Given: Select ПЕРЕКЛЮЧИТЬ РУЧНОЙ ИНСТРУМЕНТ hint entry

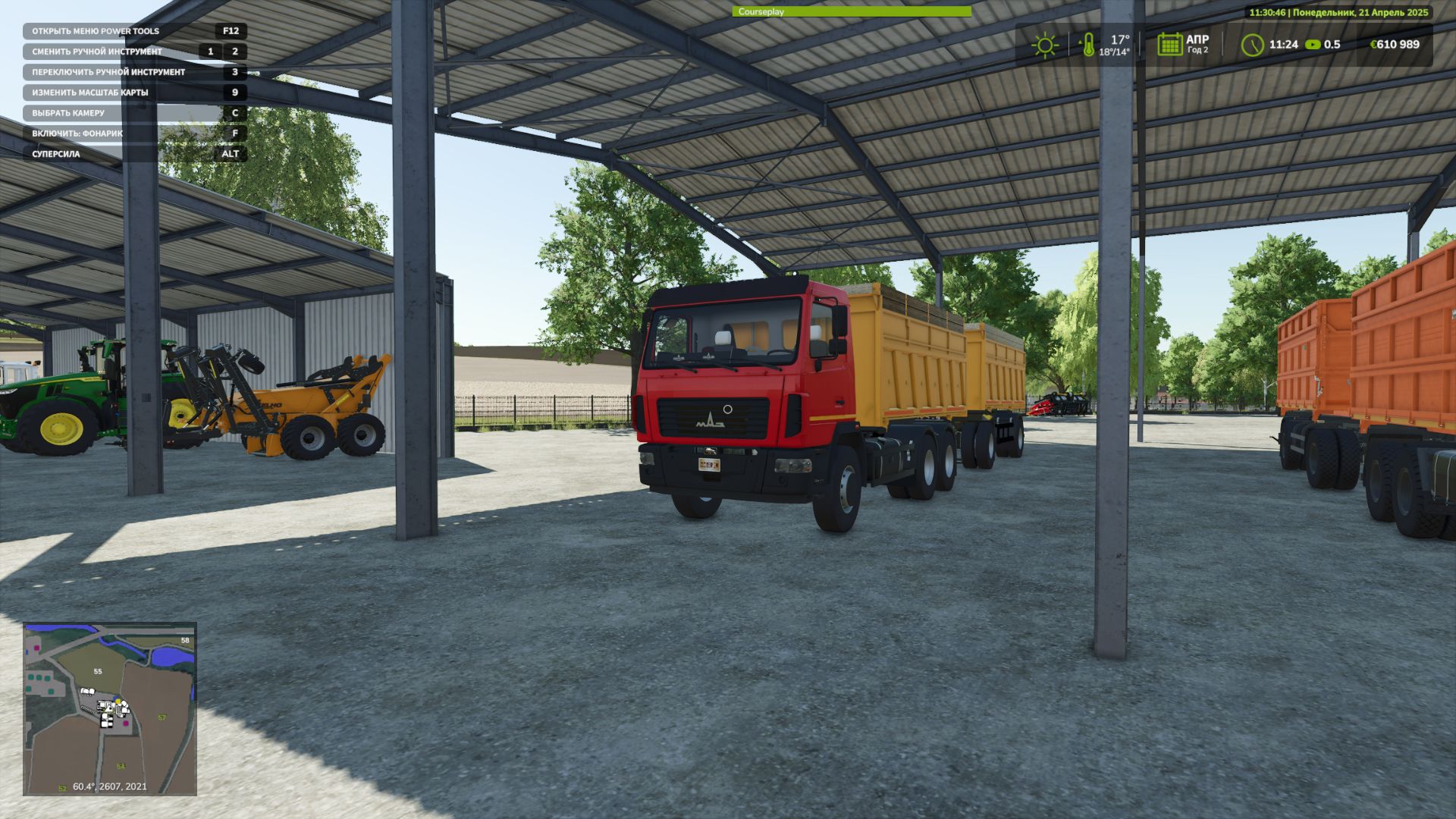Looking at the screenshot, I should [x=108, y=71].
